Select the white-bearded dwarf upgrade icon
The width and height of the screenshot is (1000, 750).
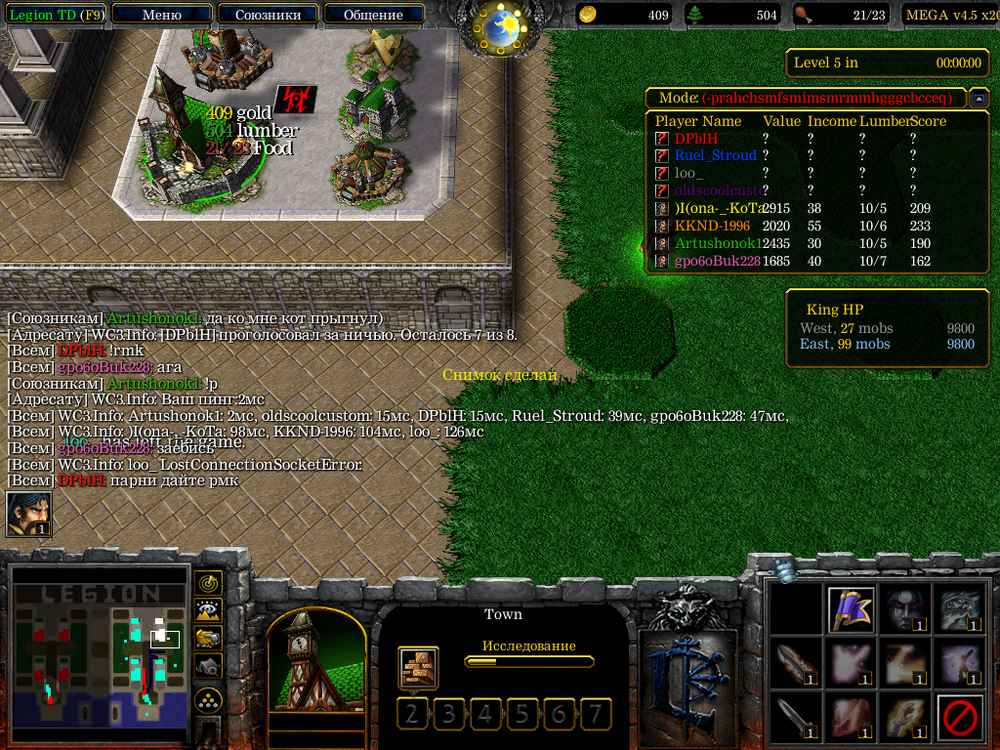pos(961,609)
